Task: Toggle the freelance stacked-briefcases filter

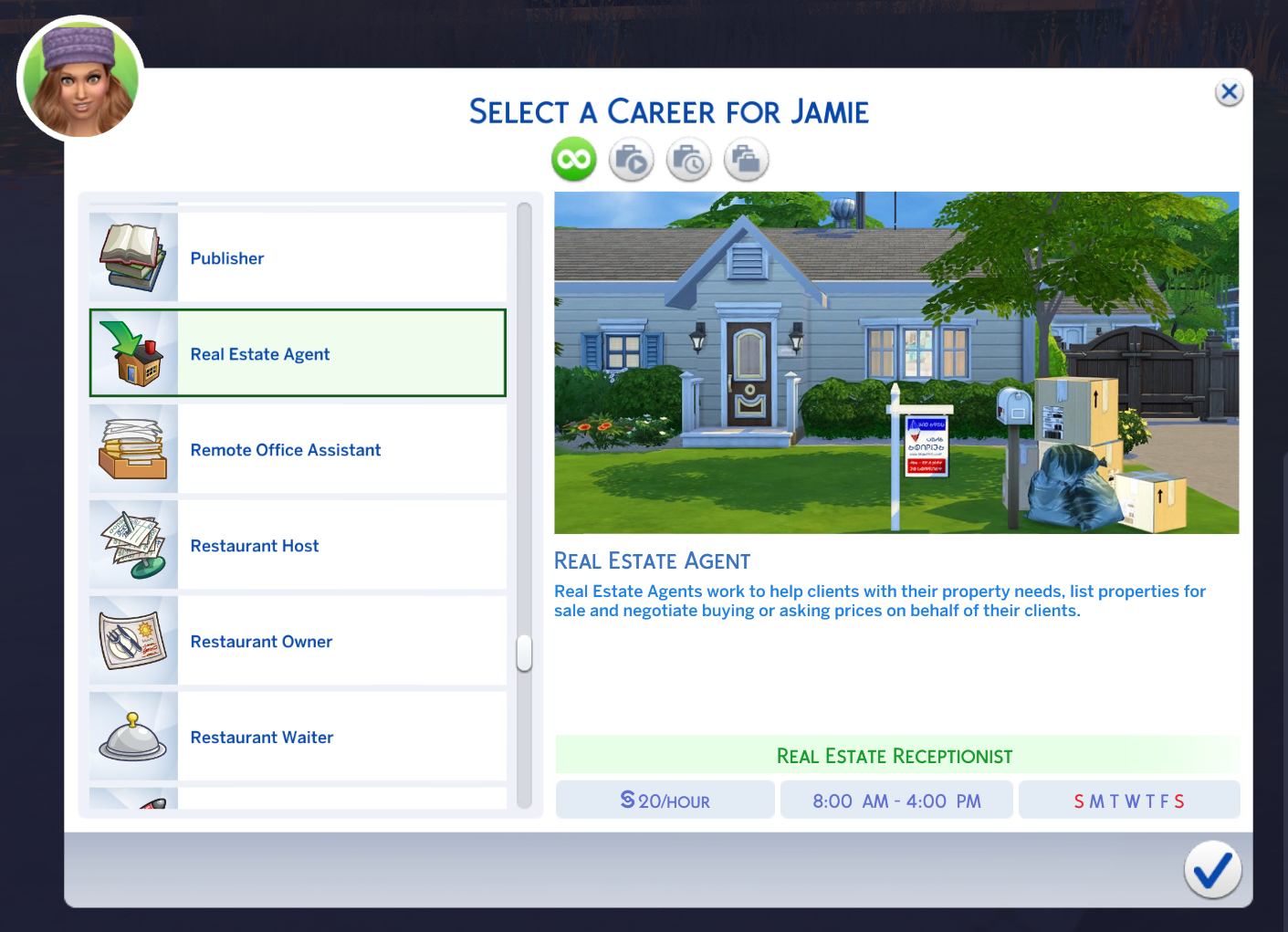Action: (746, 159)
